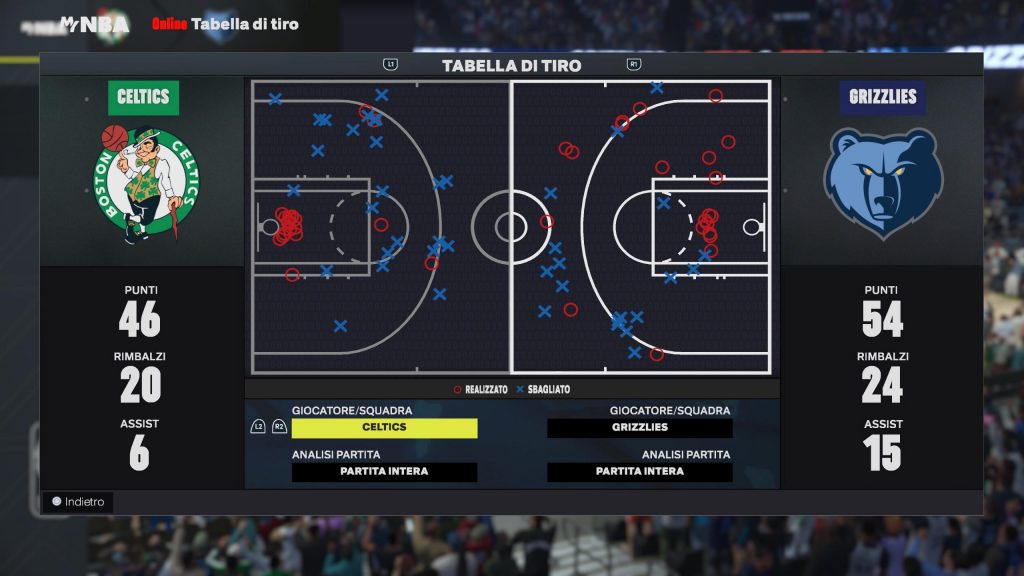Change the Grizzlies Partita Intera analysis period

640,472
